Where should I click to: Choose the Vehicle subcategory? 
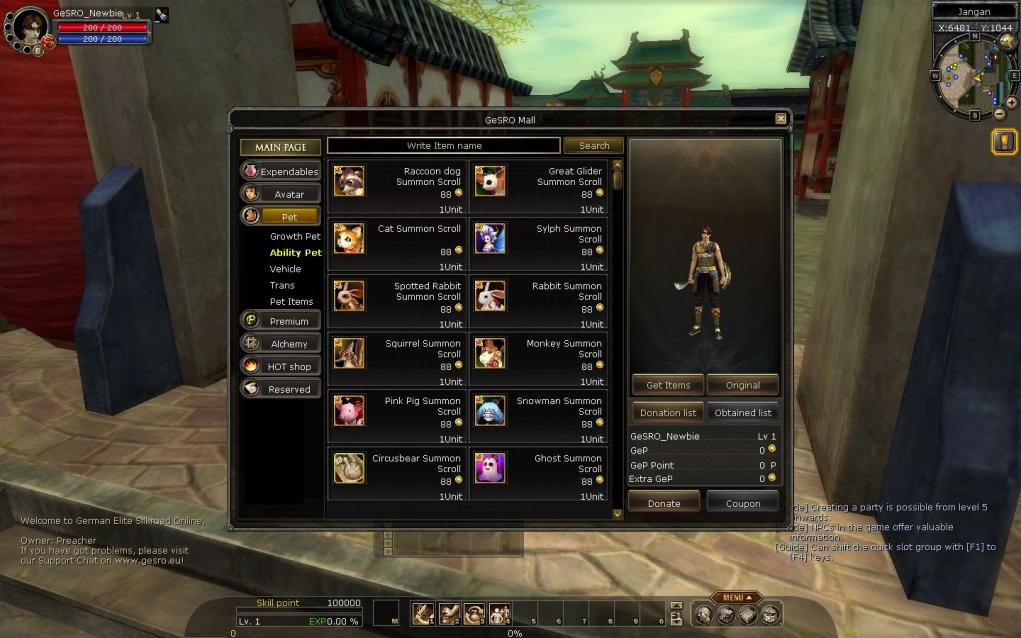[x=285, y=269]
